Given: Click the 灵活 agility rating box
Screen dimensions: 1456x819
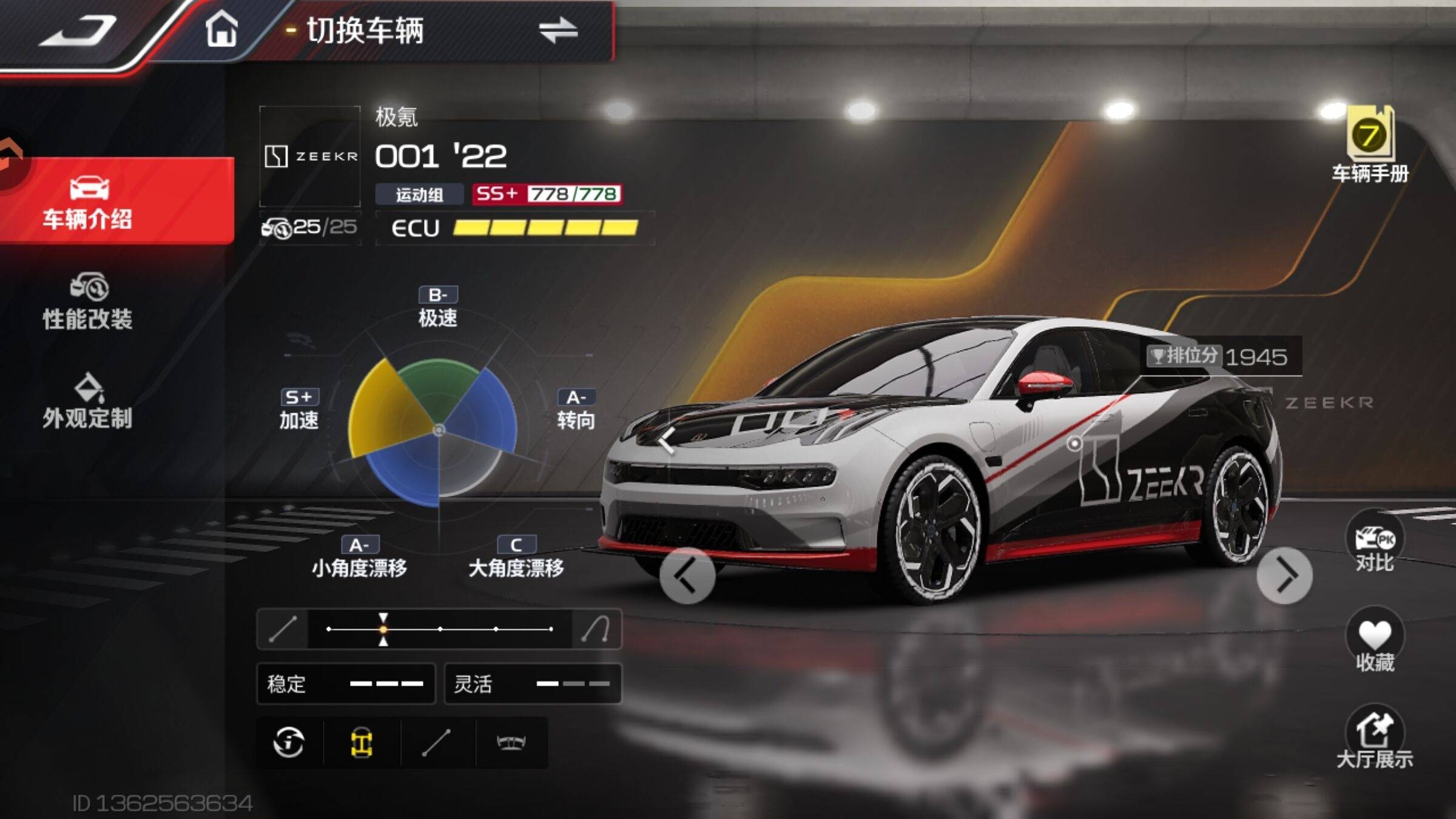Looking at the screenshot, I should point(533,684).
